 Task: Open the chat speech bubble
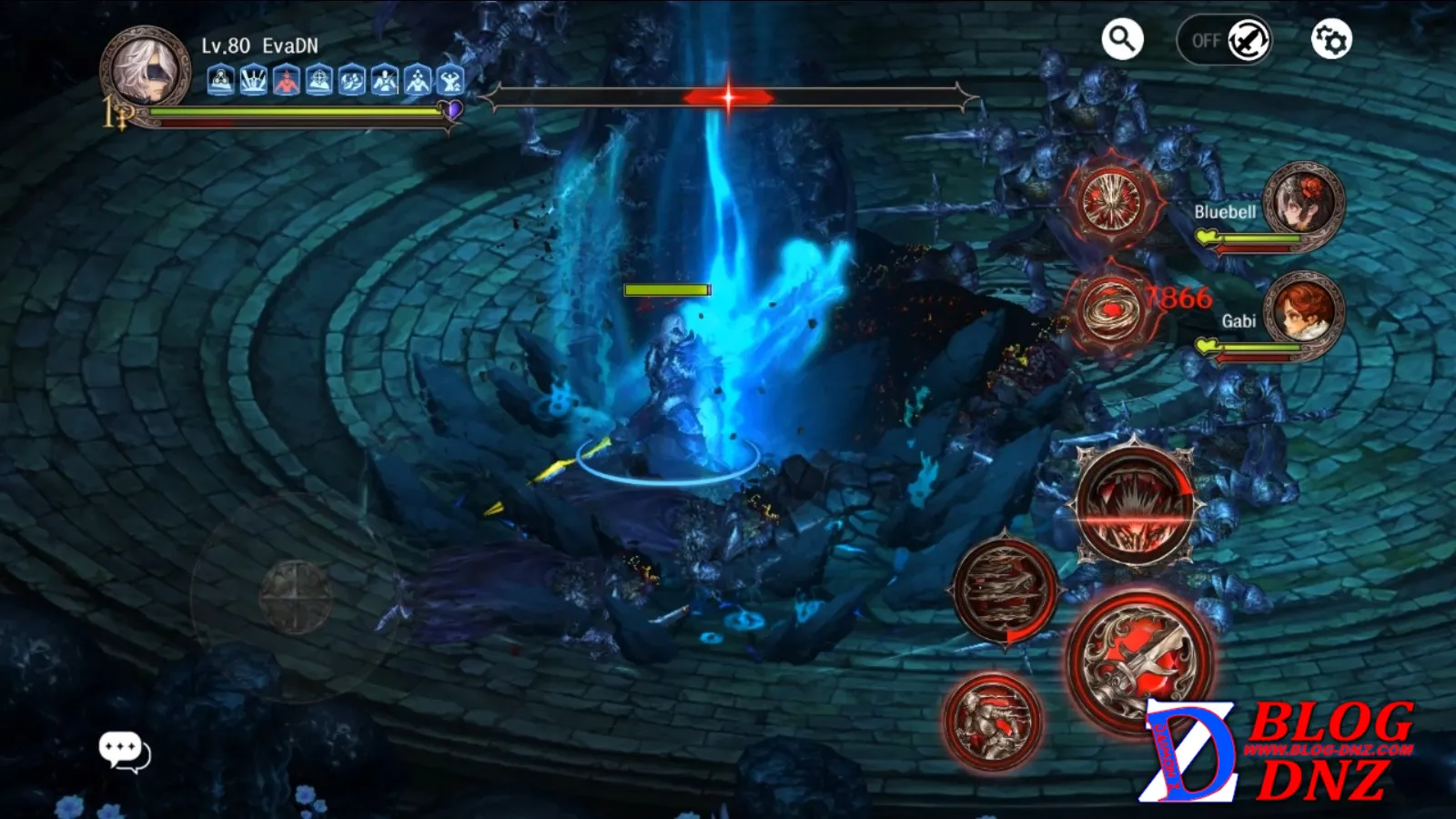pyautogui.click(x=124, y=751)
